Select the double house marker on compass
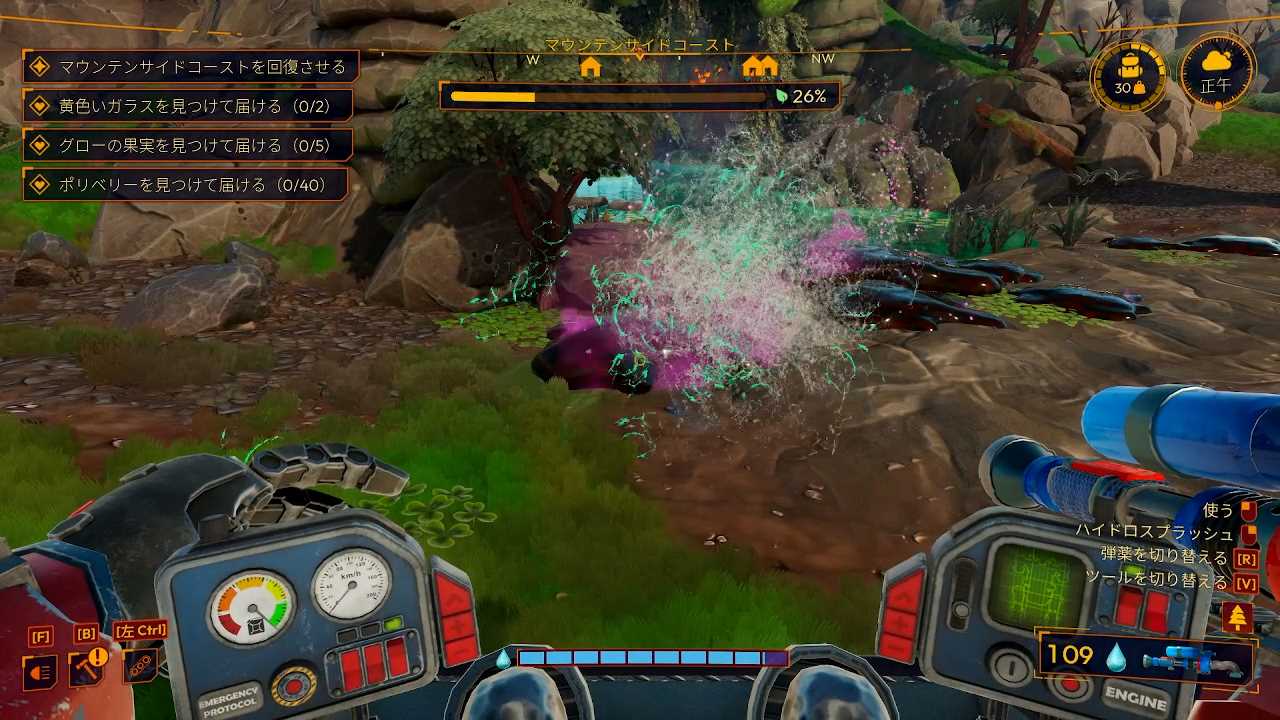This screenshot has width=1280, height=720. click(x=760, y=67)
